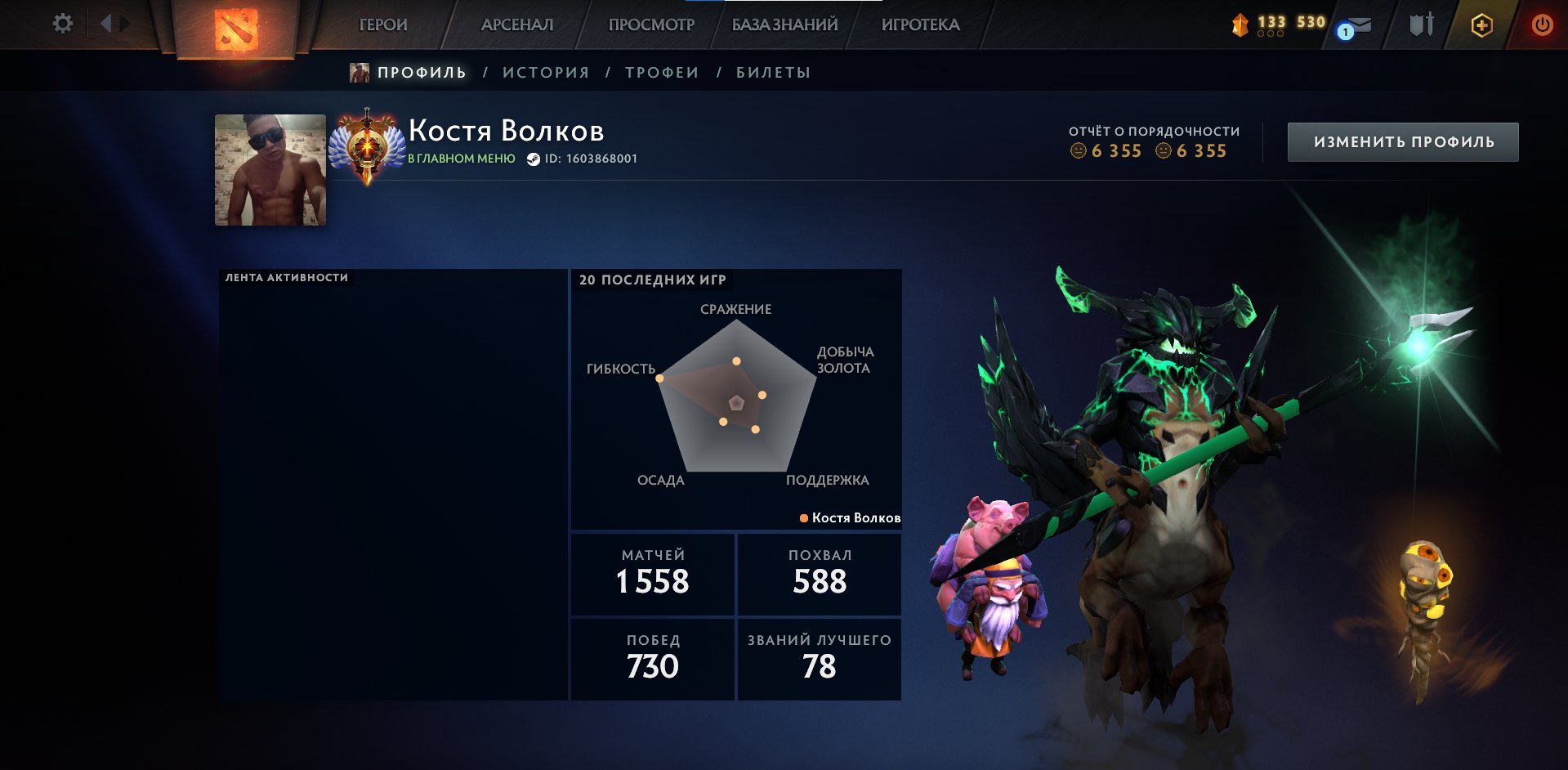Viewport: 1568px width, 770px height.
Task: Switch to the ИСТОРИЯ tab
Action: [x=546, y=72]
